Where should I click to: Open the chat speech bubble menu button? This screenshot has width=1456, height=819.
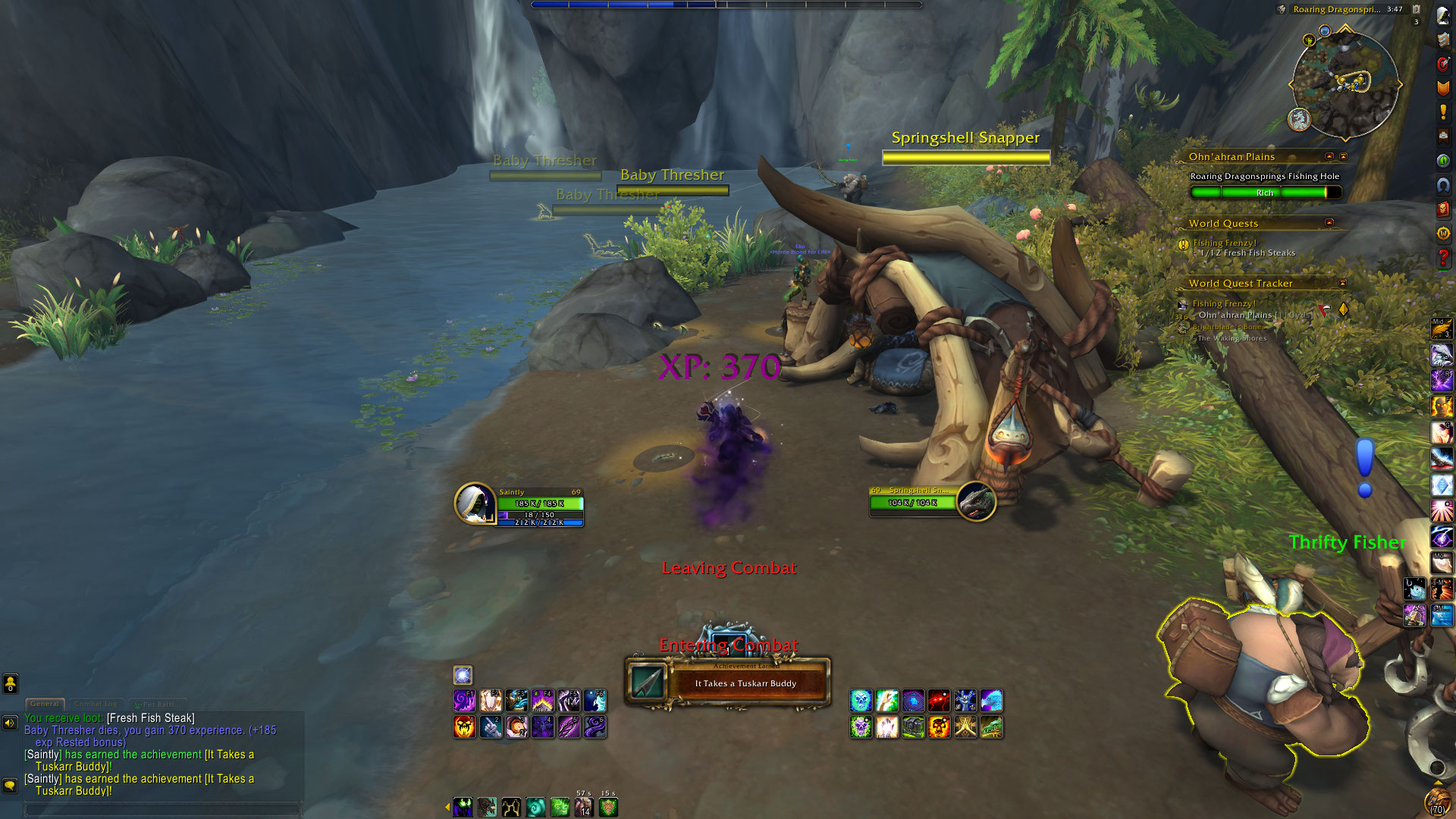[10, 785]
